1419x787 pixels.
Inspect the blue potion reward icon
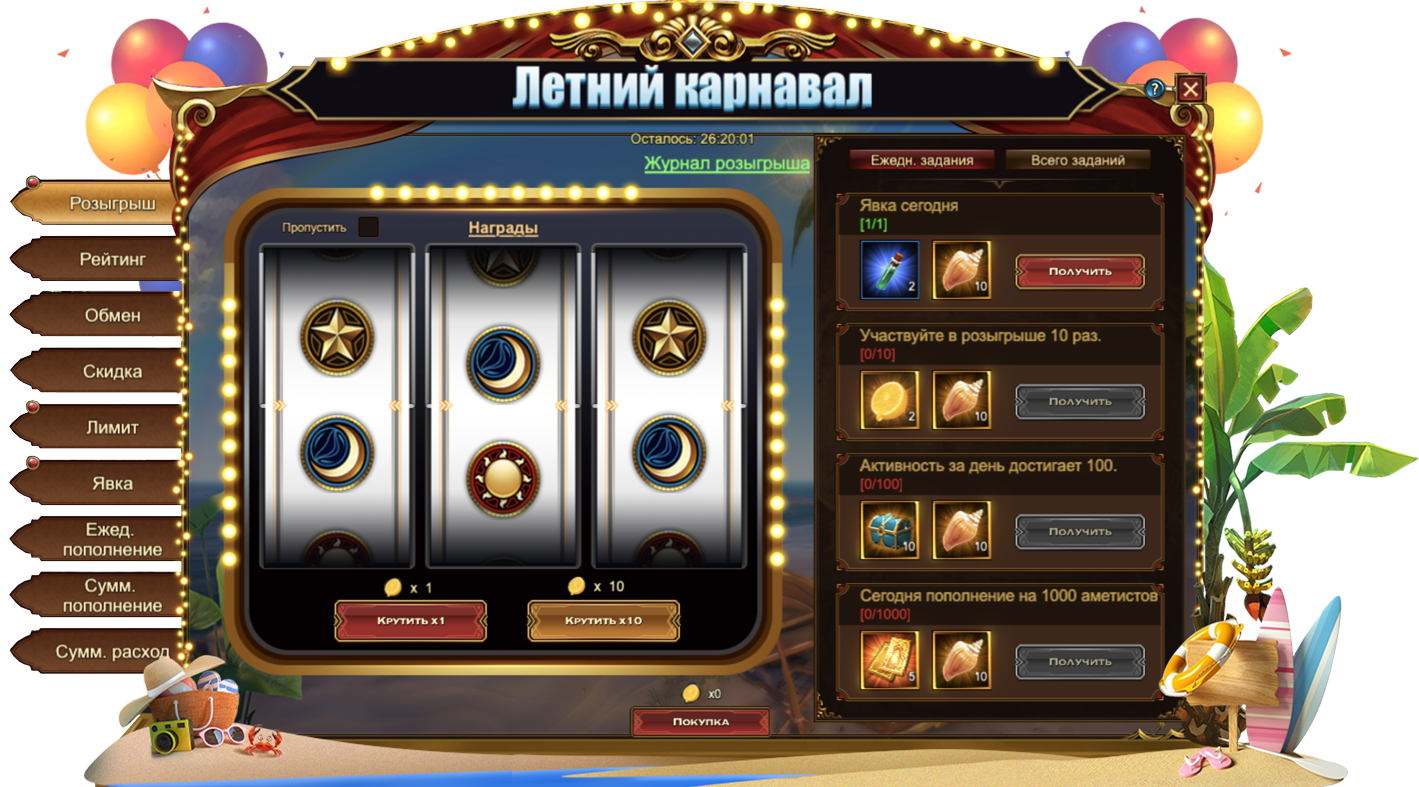click(x=889, y=270)
